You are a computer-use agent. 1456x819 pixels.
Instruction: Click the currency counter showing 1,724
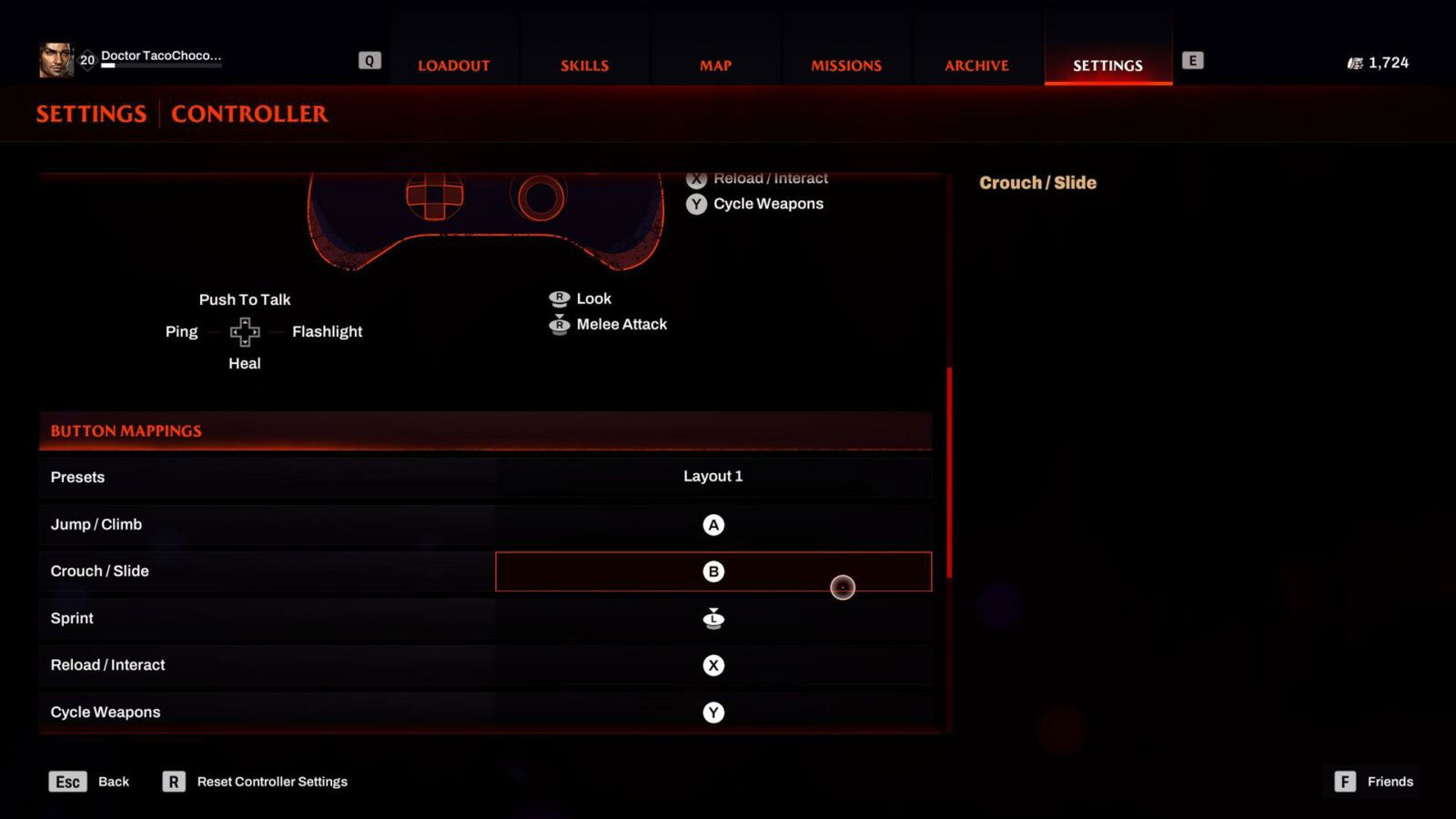[x=1378, y=63]
